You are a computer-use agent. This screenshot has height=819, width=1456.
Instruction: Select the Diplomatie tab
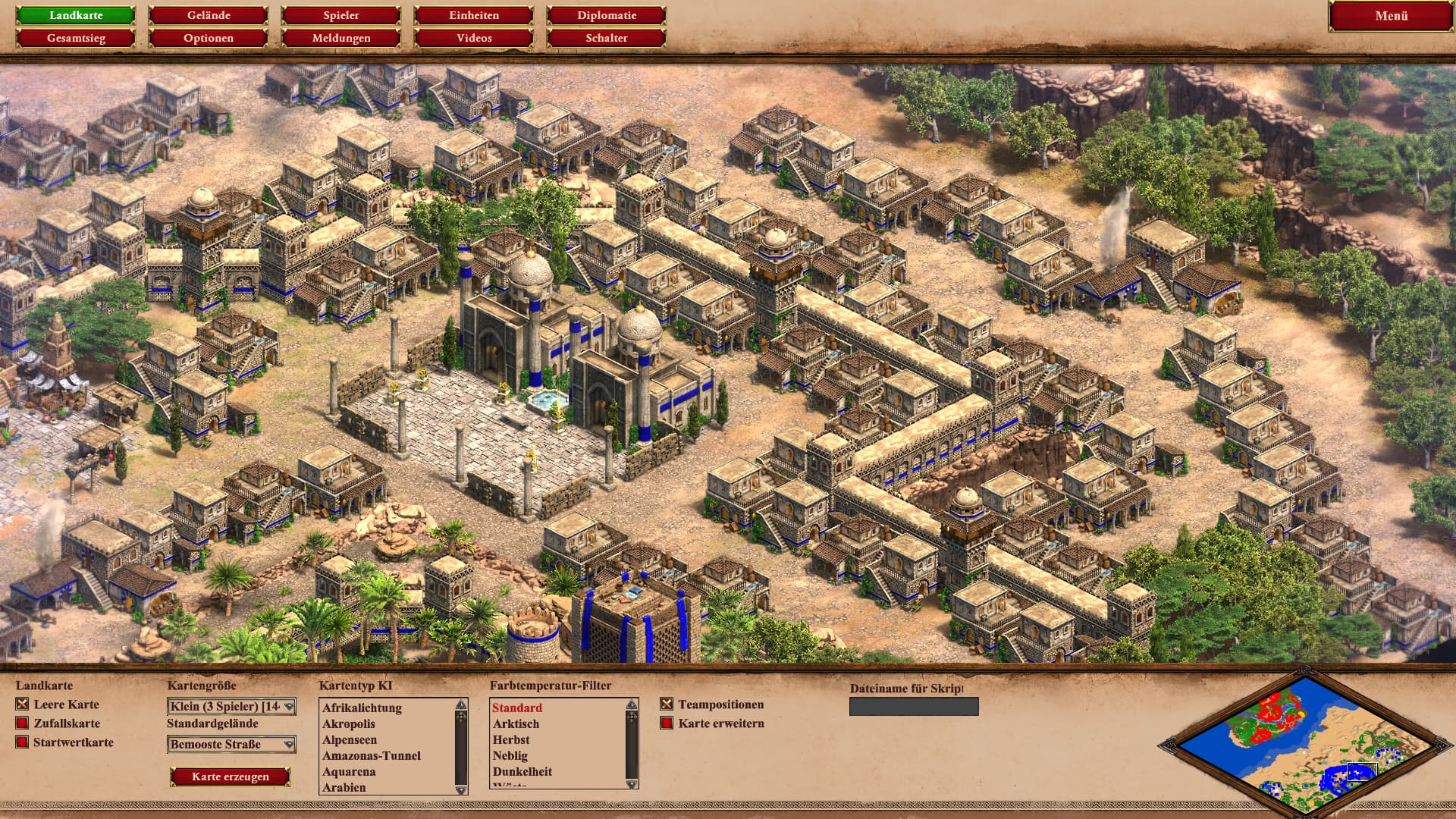(x=607, y=15)
